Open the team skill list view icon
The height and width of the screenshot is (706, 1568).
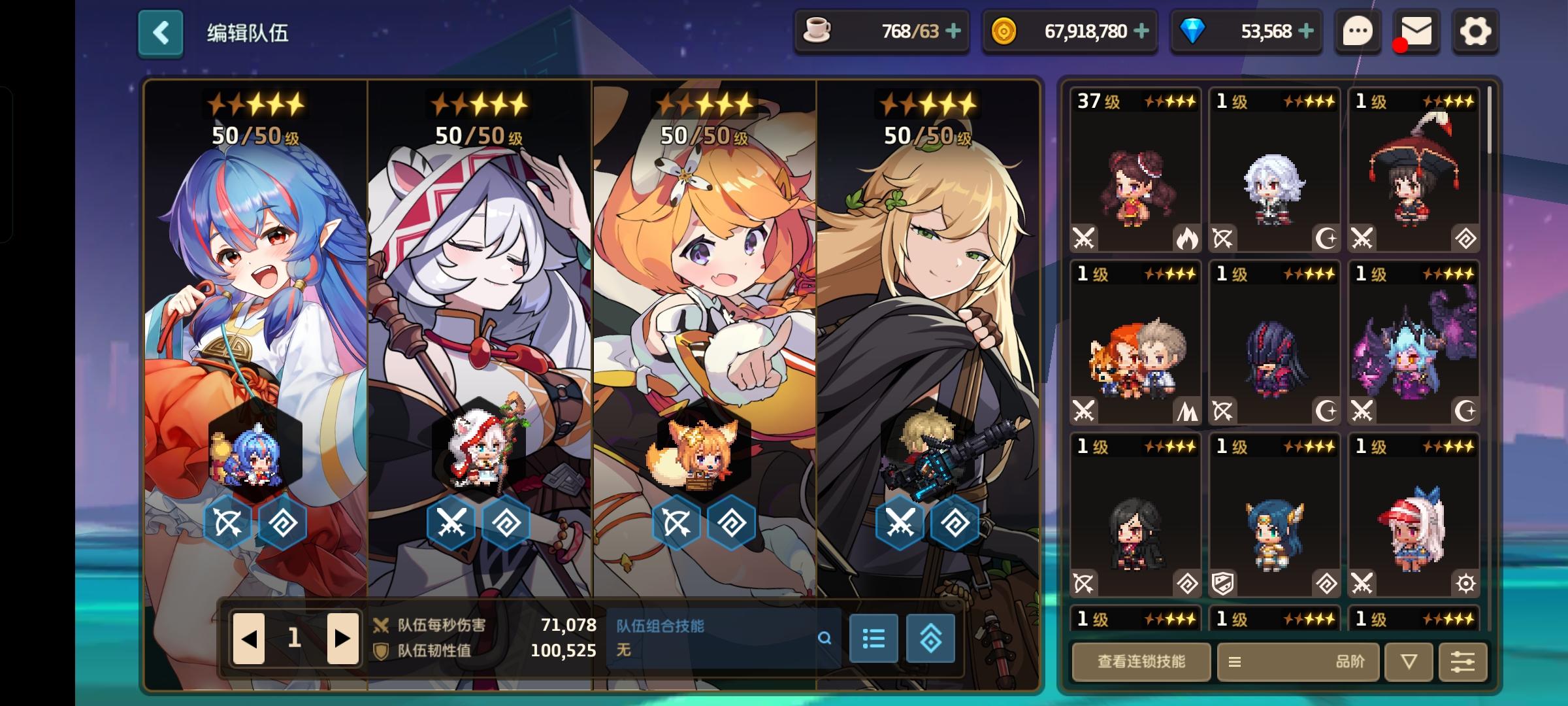(x=874, y=639)
